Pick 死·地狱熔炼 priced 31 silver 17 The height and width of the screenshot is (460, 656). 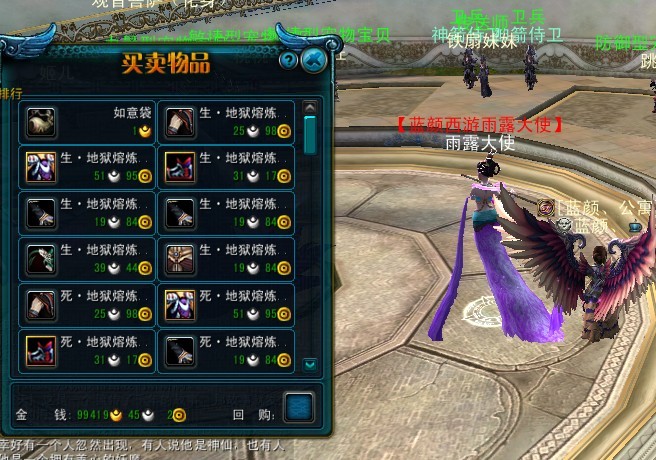(x=87, y=351)
